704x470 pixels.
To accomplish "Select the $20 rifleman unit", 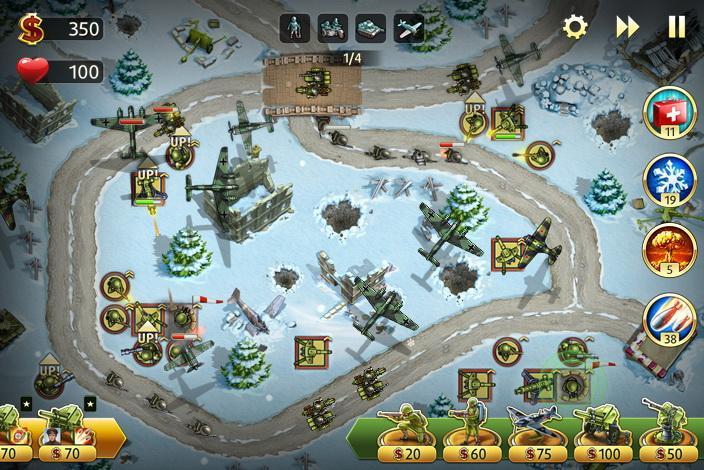I will 408,432.
